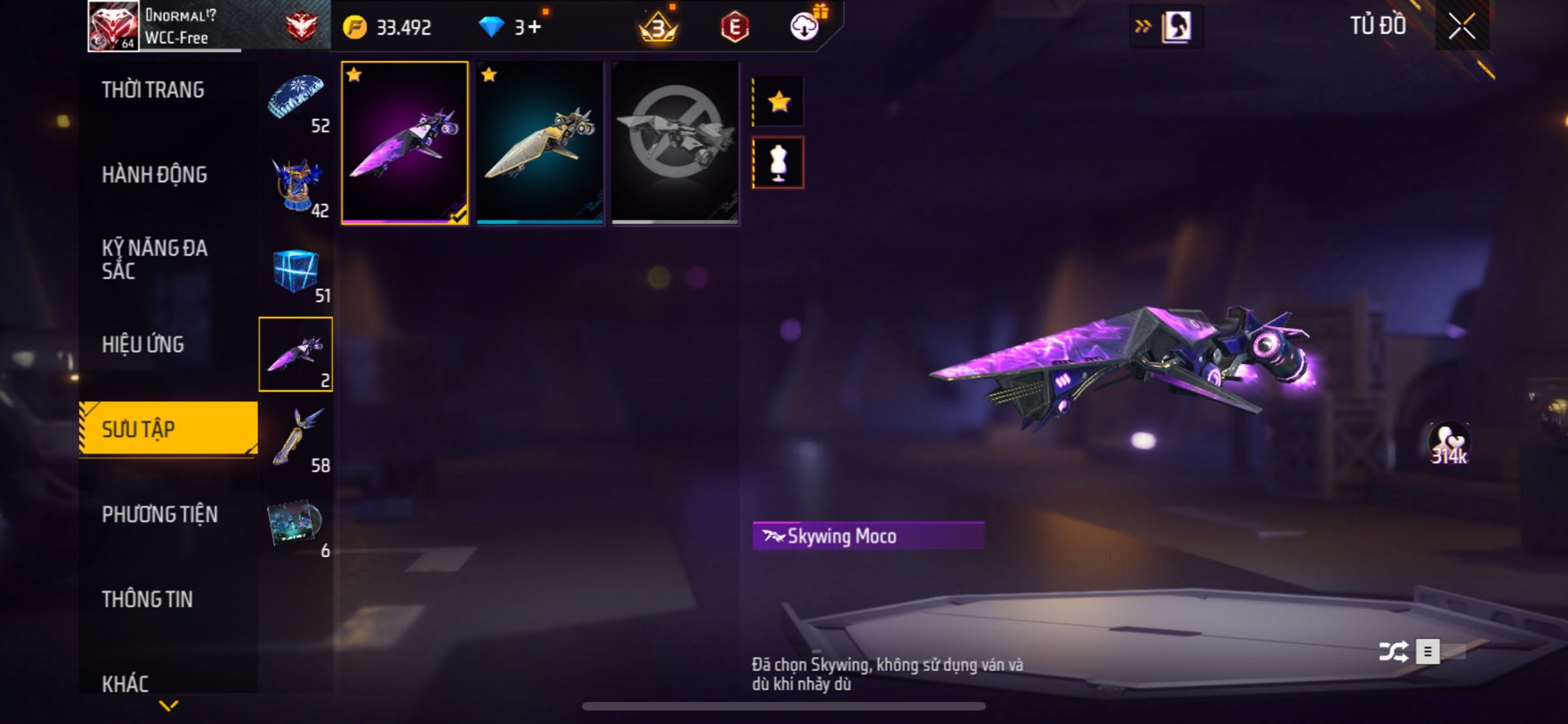Choose the unequip no-Skywing option
This screenshot has height=724, width=1568.
(x=675, y=143)
